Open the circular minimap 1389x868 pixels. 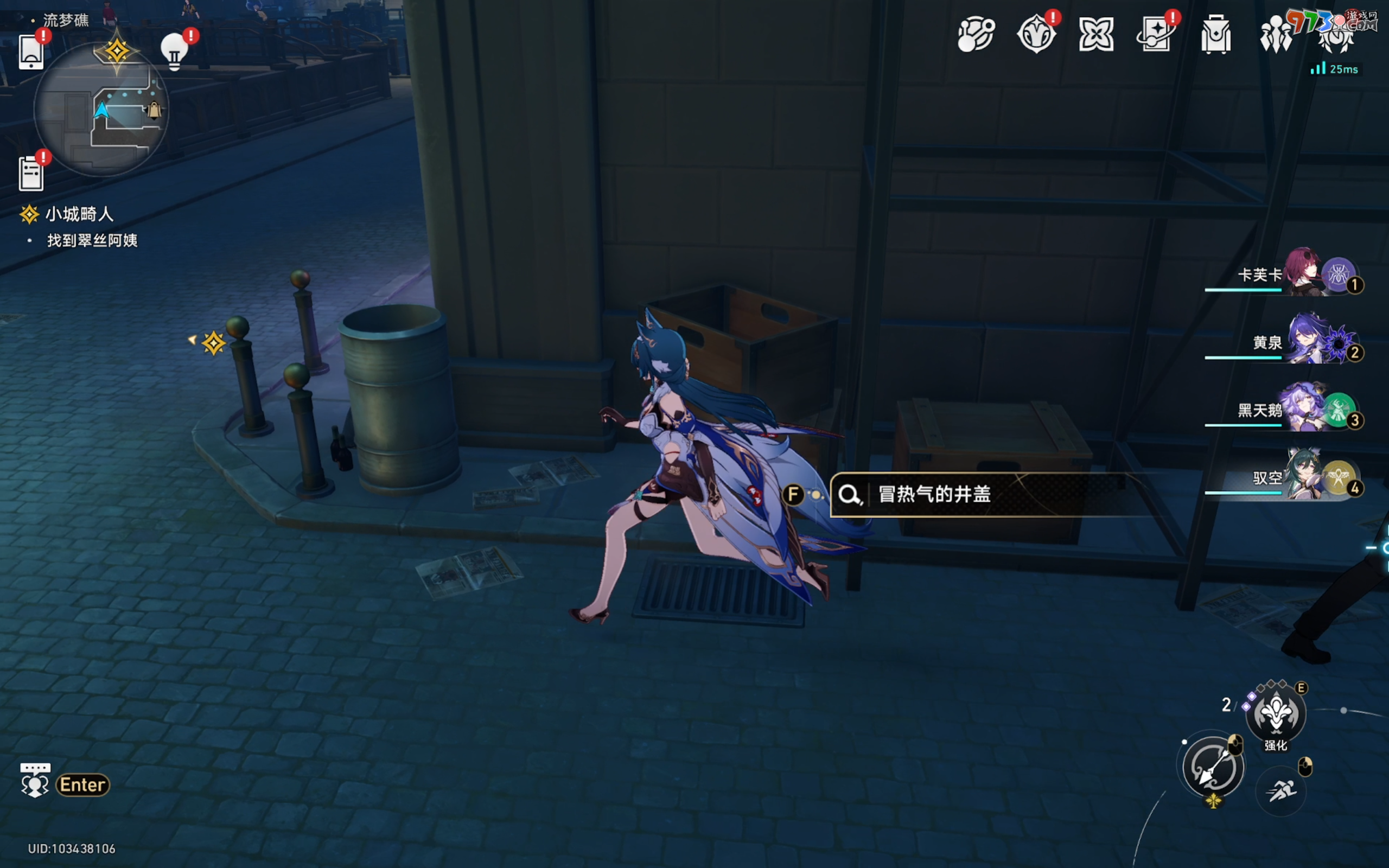click(101, 110)
